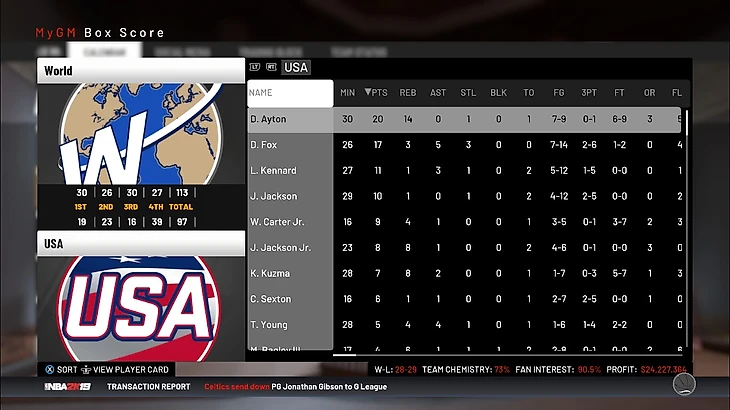The height and width of the screenshot is (410, 730).
Task: Sort by the PTS column header
Action: 376,93
